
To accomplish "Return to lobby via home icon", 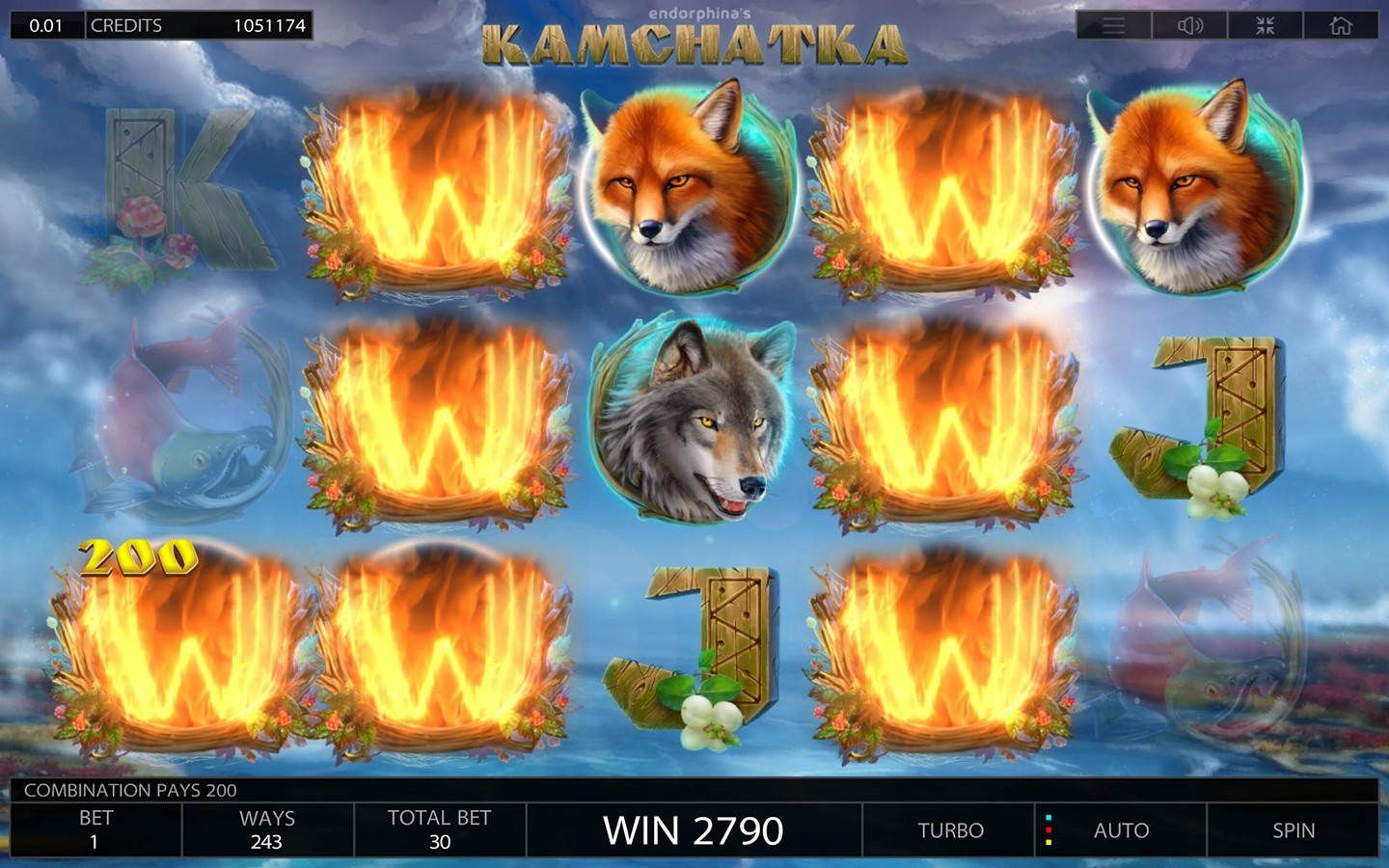I will tap(1341, 26).
